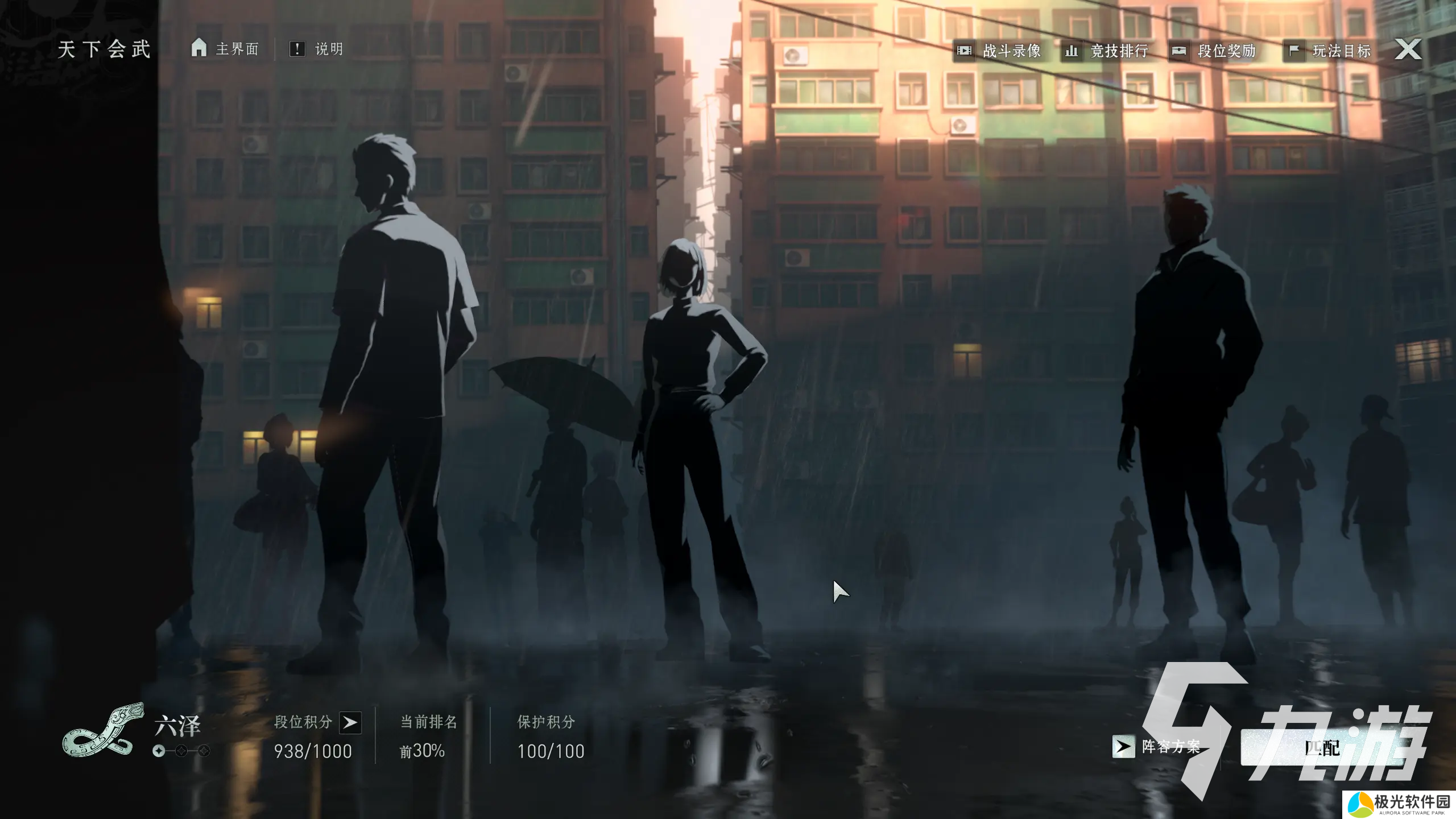Open the 阵容方案 lineup plan
Image resolution: width=1456 pixels, height=819 pixels.
coord(1157,746)
